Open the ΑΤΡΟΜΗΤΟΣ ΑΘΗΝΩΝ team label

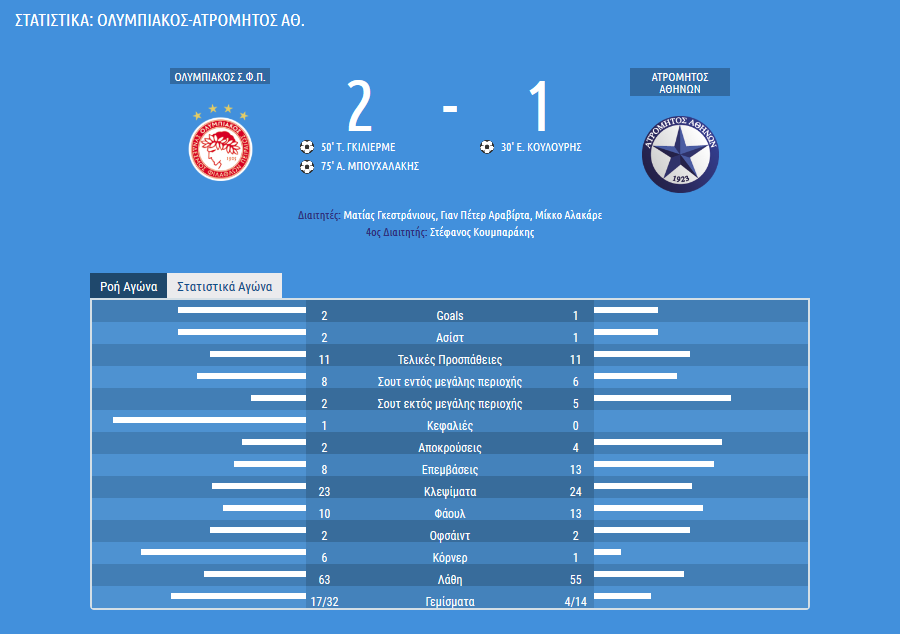pos(680,82)
